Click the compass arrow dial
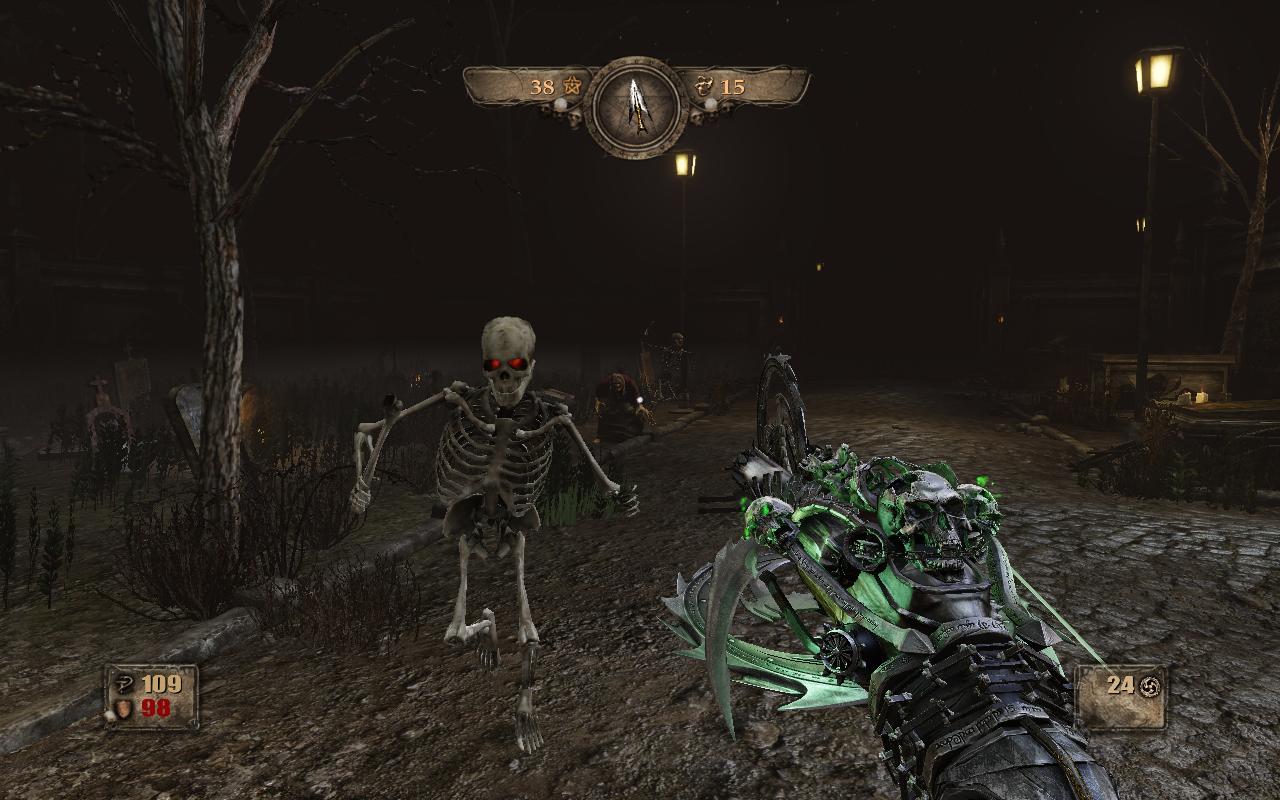Screen dimensions: 1280x800 click(x=635, y=105)
